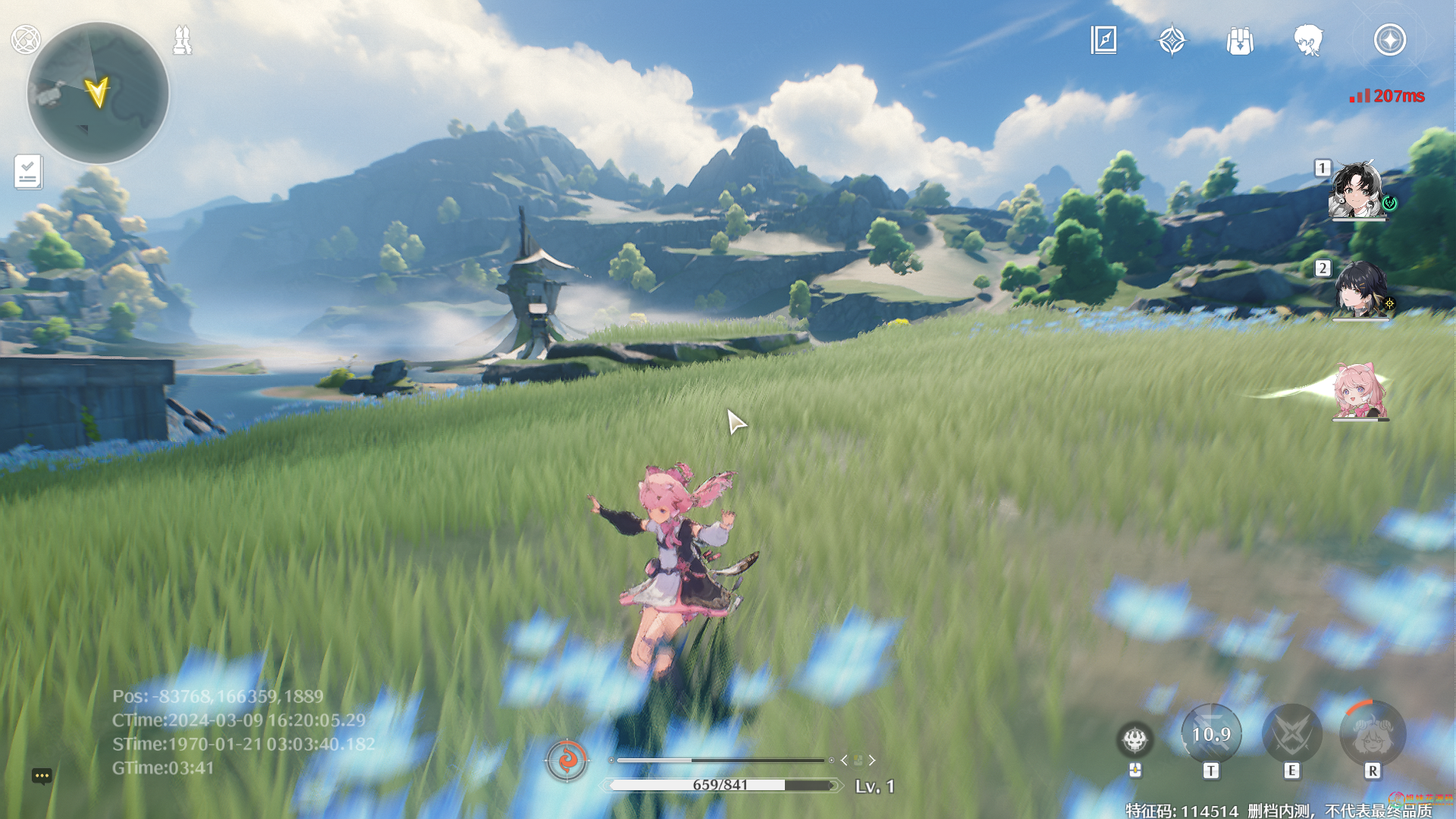1456x819 pixels.
Task: Open the tower icon near the minimap
Action: 182,40
